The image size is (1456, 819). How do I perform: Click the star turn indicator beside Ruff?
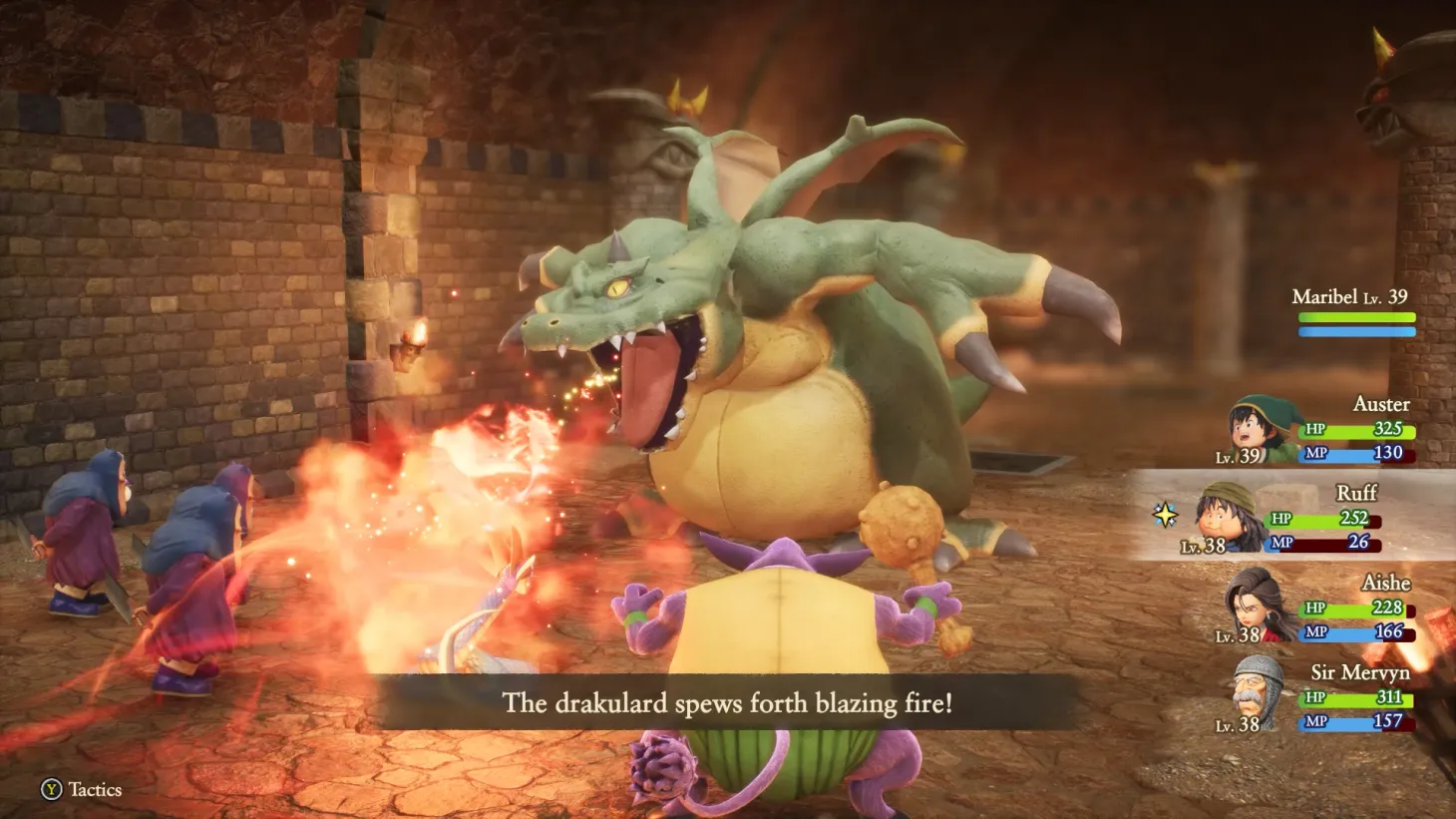click(1166, 516)
